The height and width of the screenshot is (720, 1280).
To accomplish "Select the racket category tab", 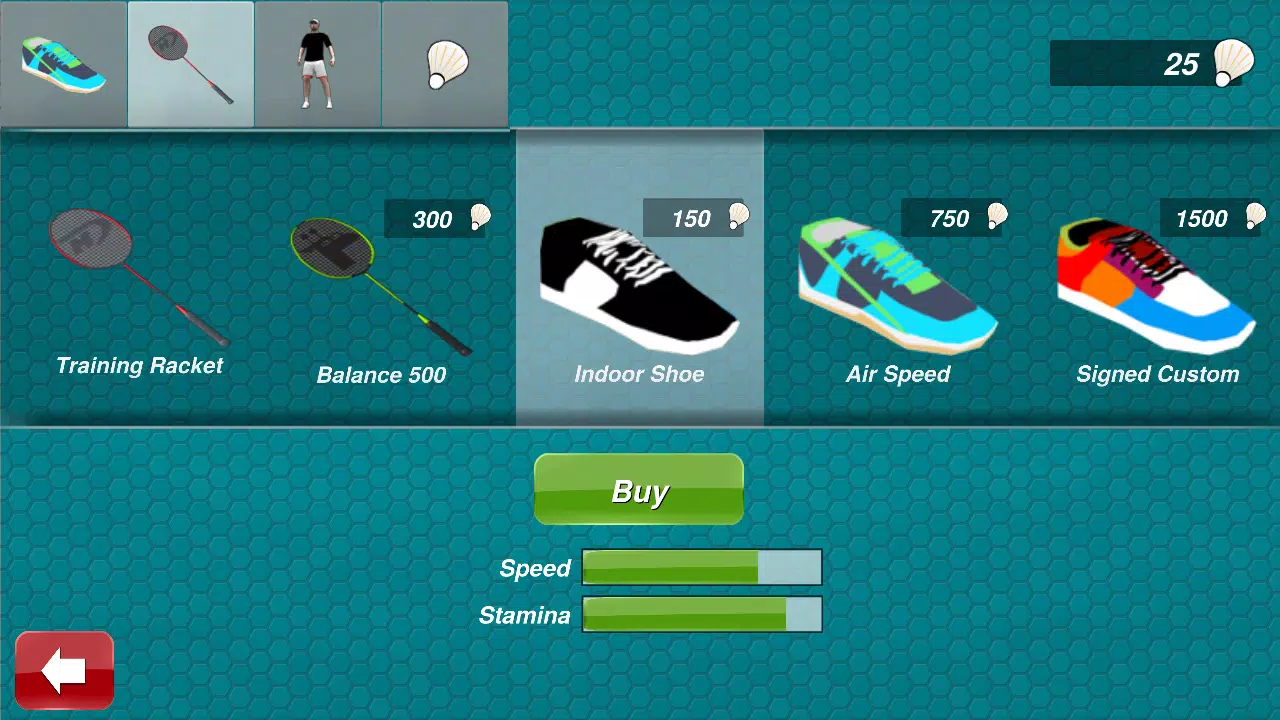I will [190, 64].
